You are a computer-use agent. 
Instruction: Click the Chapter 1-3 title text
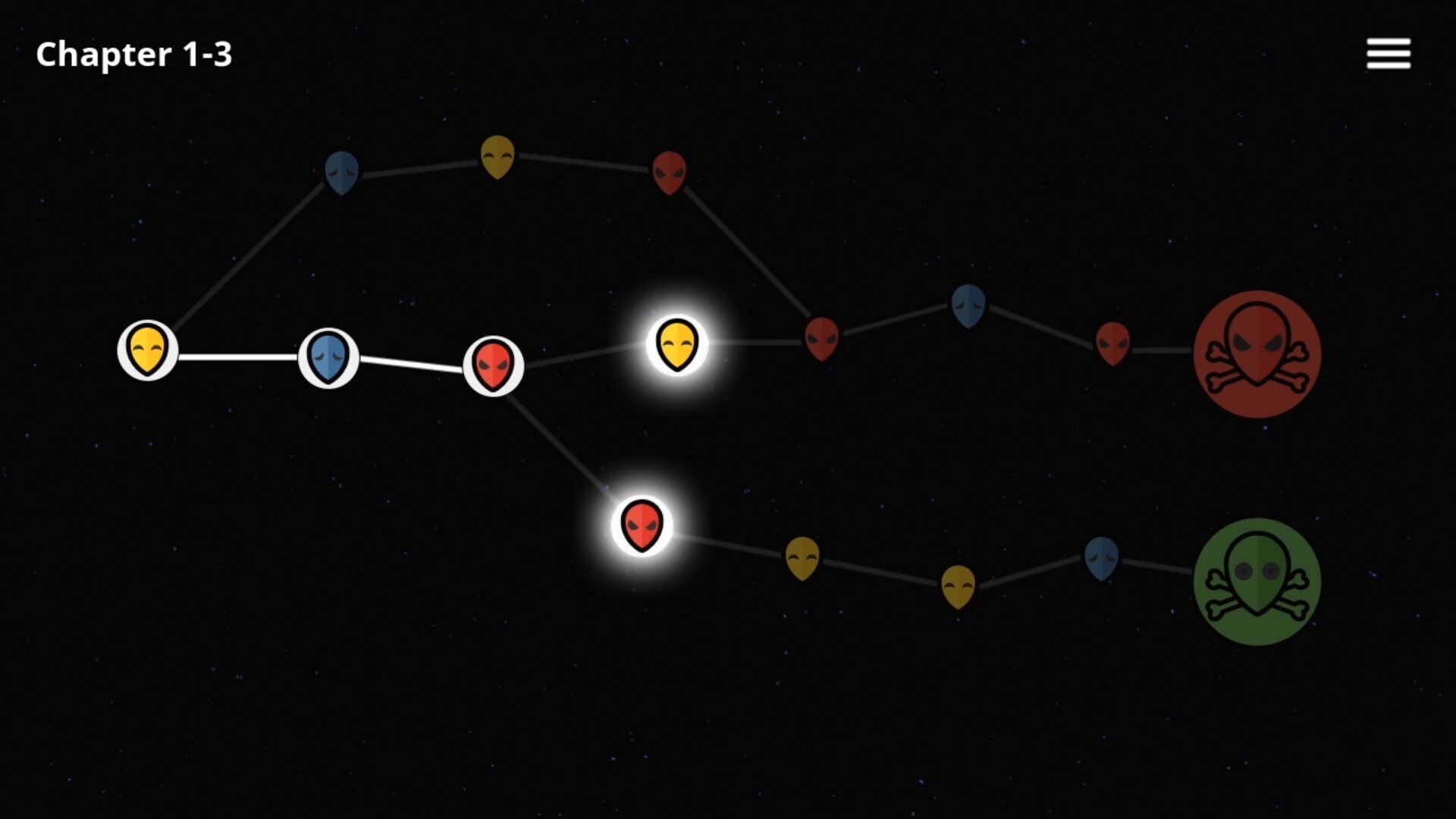click(x=134, y=54)
